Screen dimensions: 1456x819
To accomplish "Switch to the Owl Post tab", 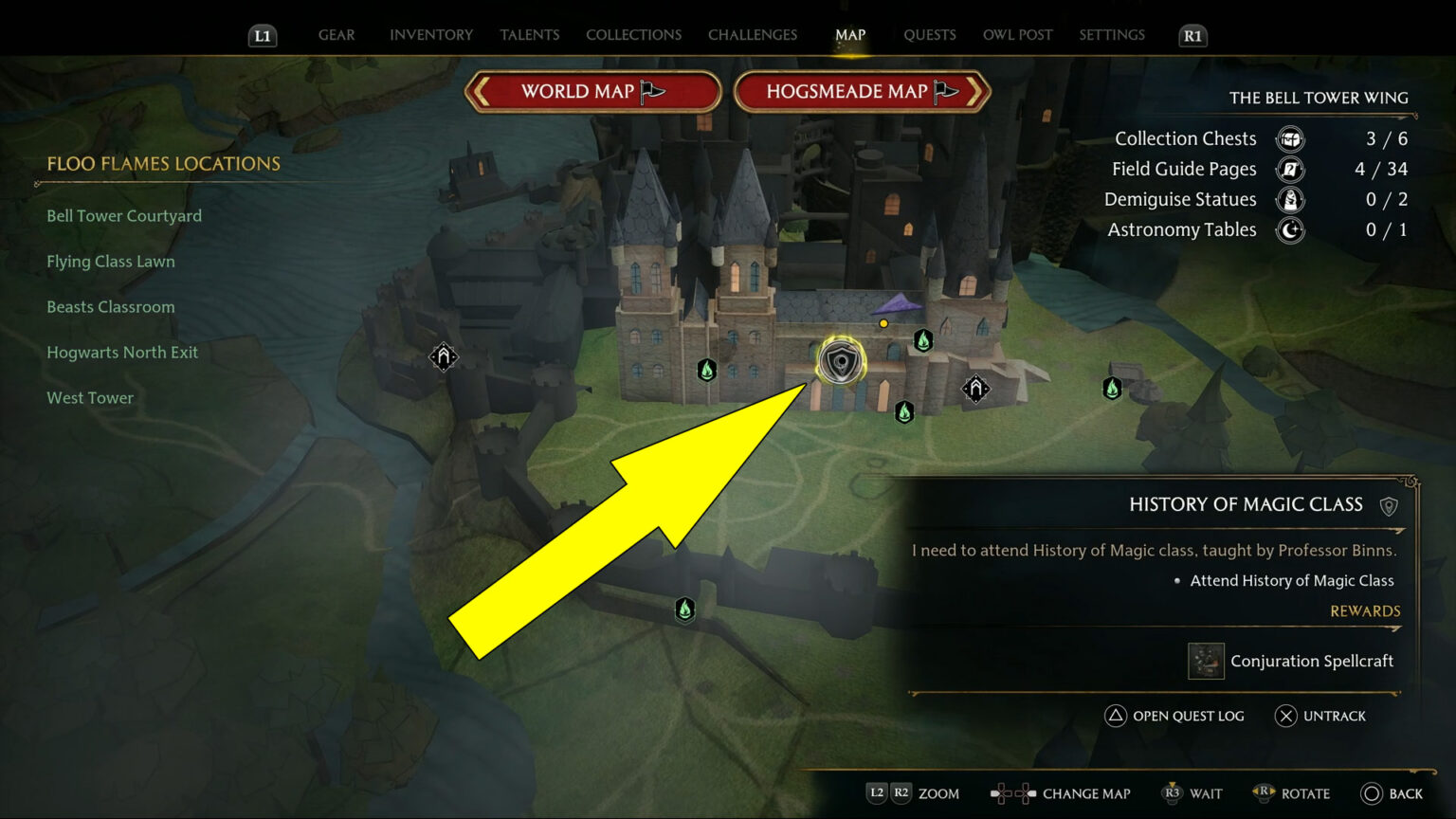I will (1017, 35).
